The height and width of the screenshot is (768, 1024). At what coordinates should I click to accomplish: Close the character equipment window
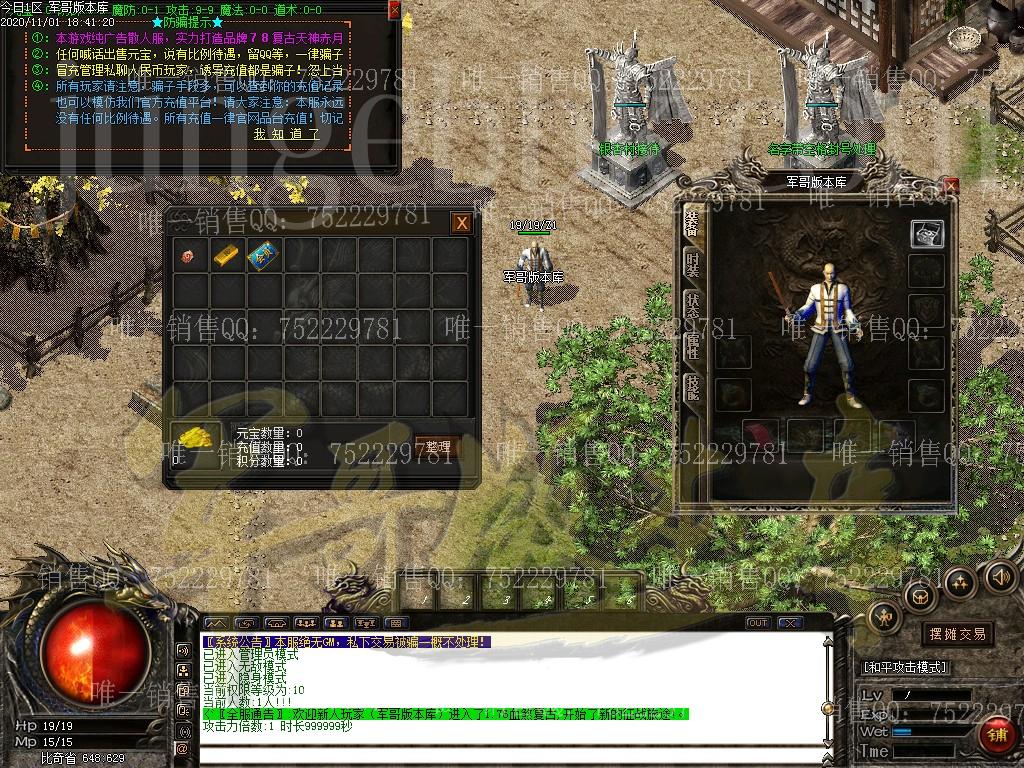point(950,186)
